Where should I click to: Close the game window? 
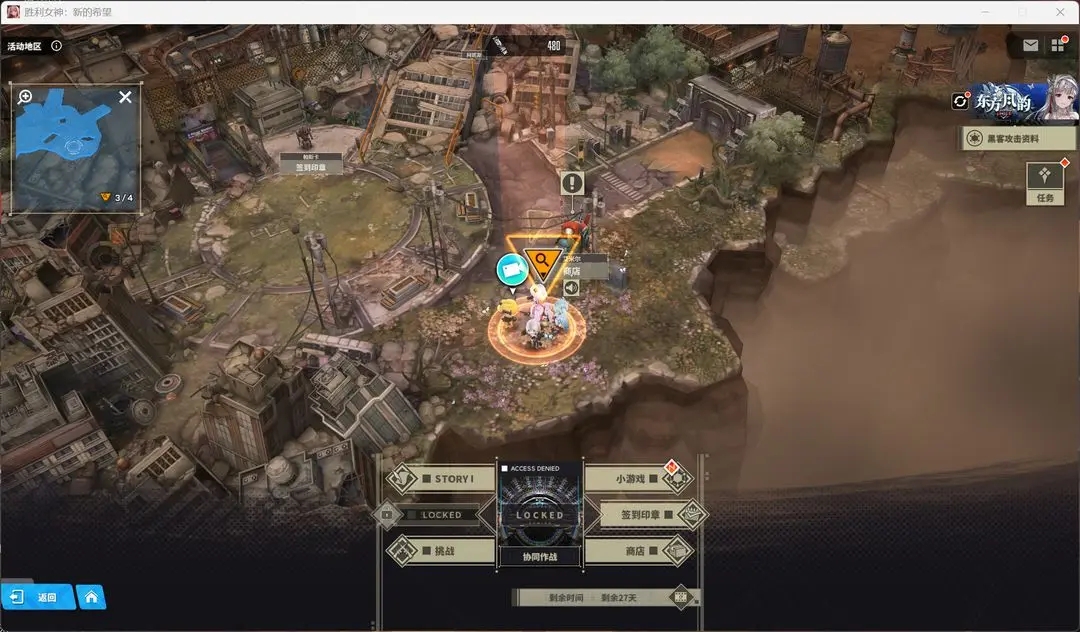tap(1060, 12)
